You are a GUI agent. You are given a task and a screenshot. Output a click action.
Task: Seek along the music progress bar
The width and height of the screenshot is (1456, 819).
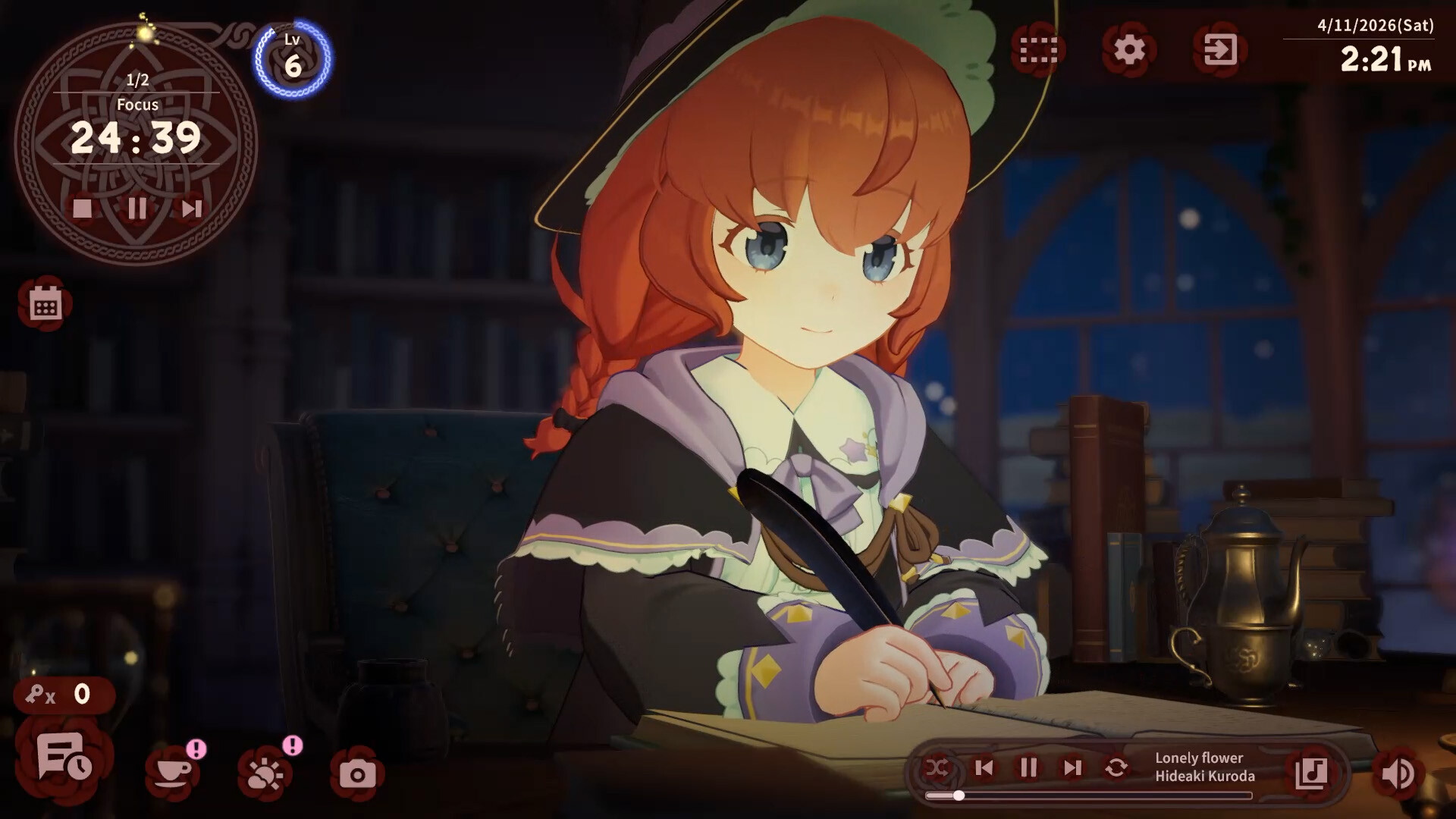(1089, 795)
